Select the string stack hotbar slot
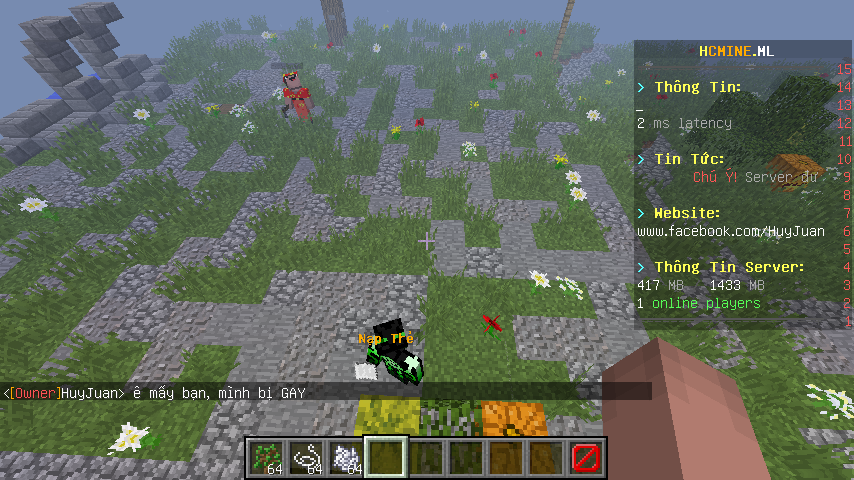854x480 pixels. tap(306, 459)
